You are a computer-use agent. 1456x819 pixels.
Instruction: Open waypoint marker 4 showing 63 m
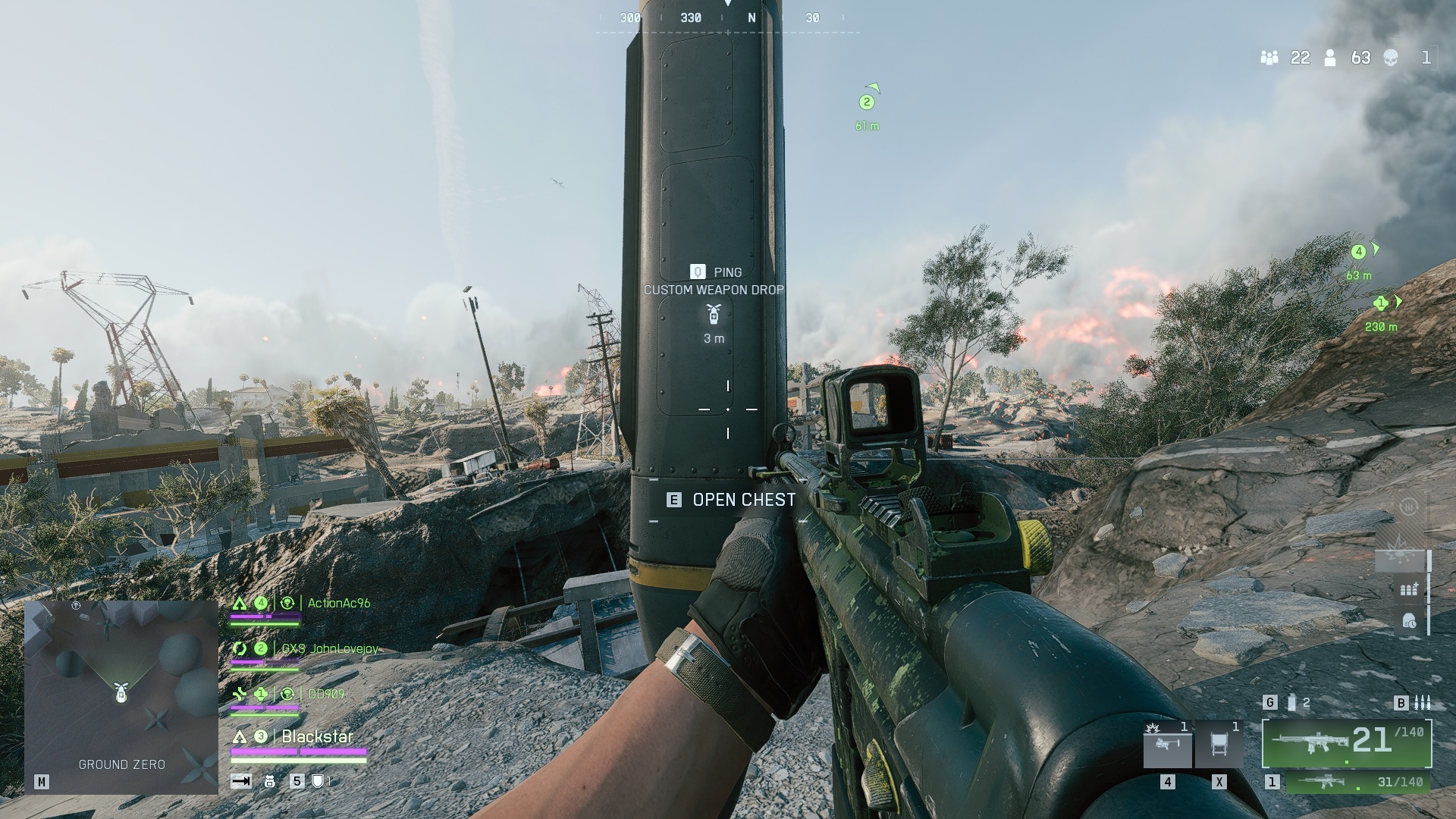(1357, 250)
